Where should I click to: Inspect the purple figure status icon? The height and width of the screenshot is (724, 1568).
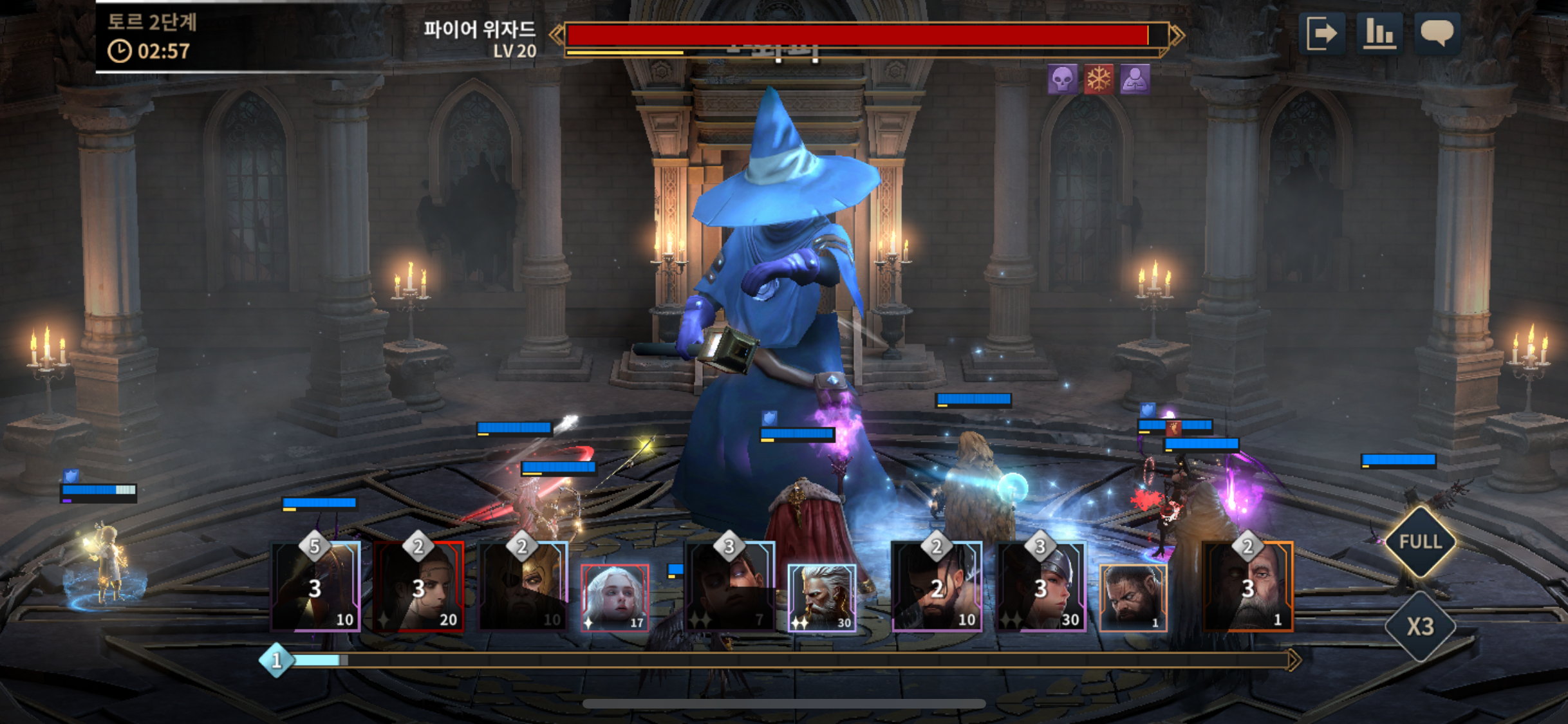click(1134, 80)
